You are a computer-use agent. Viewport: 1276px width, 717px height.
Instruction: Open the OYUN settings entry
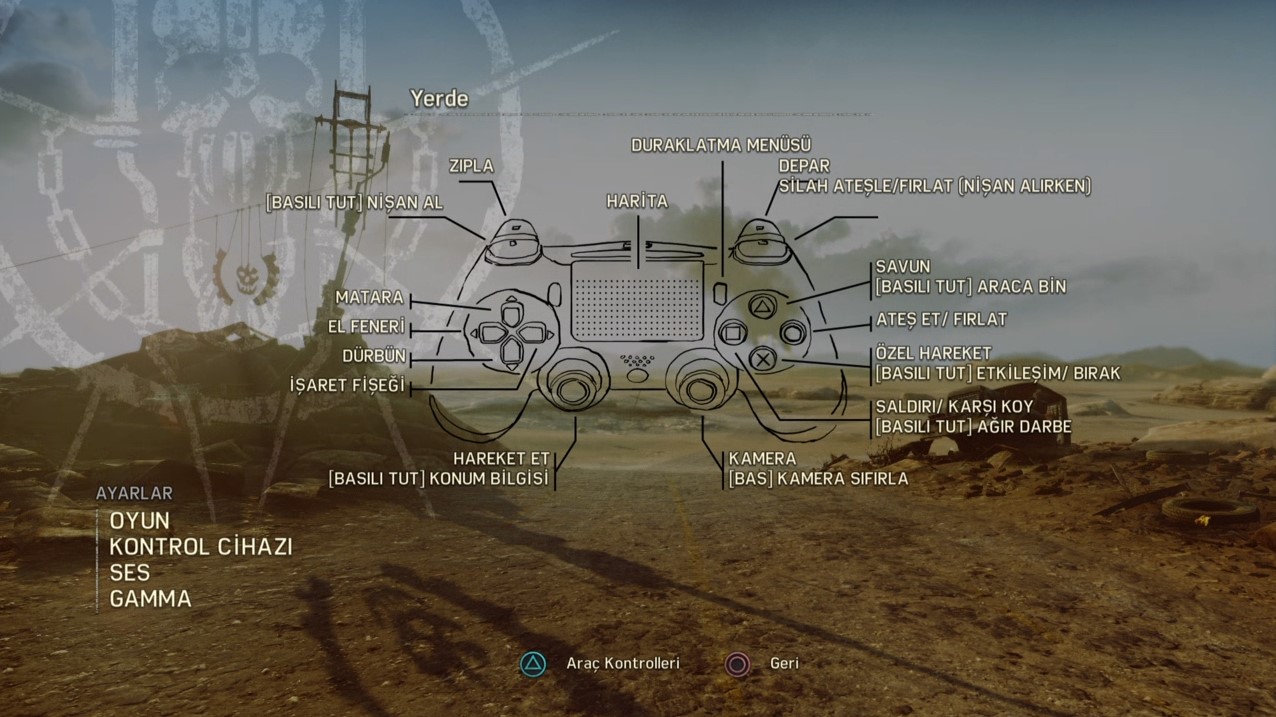140,521
